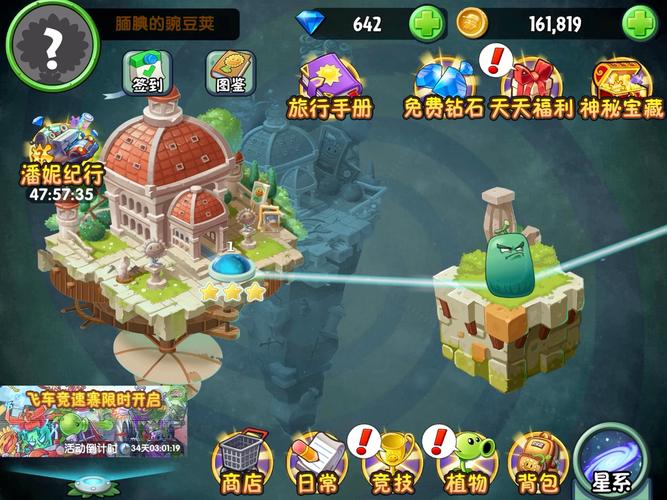
Task: Open the 飞车竞速赛 racing event banner
Action: (x=94, y=422)
